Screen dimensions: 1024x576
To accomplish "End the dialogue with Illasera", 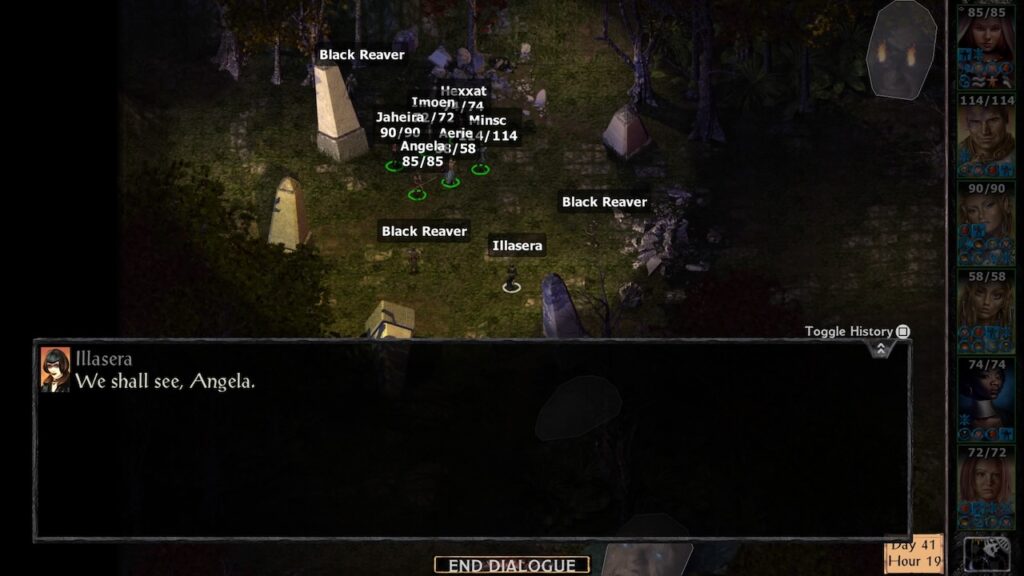I will pos(511,565).
